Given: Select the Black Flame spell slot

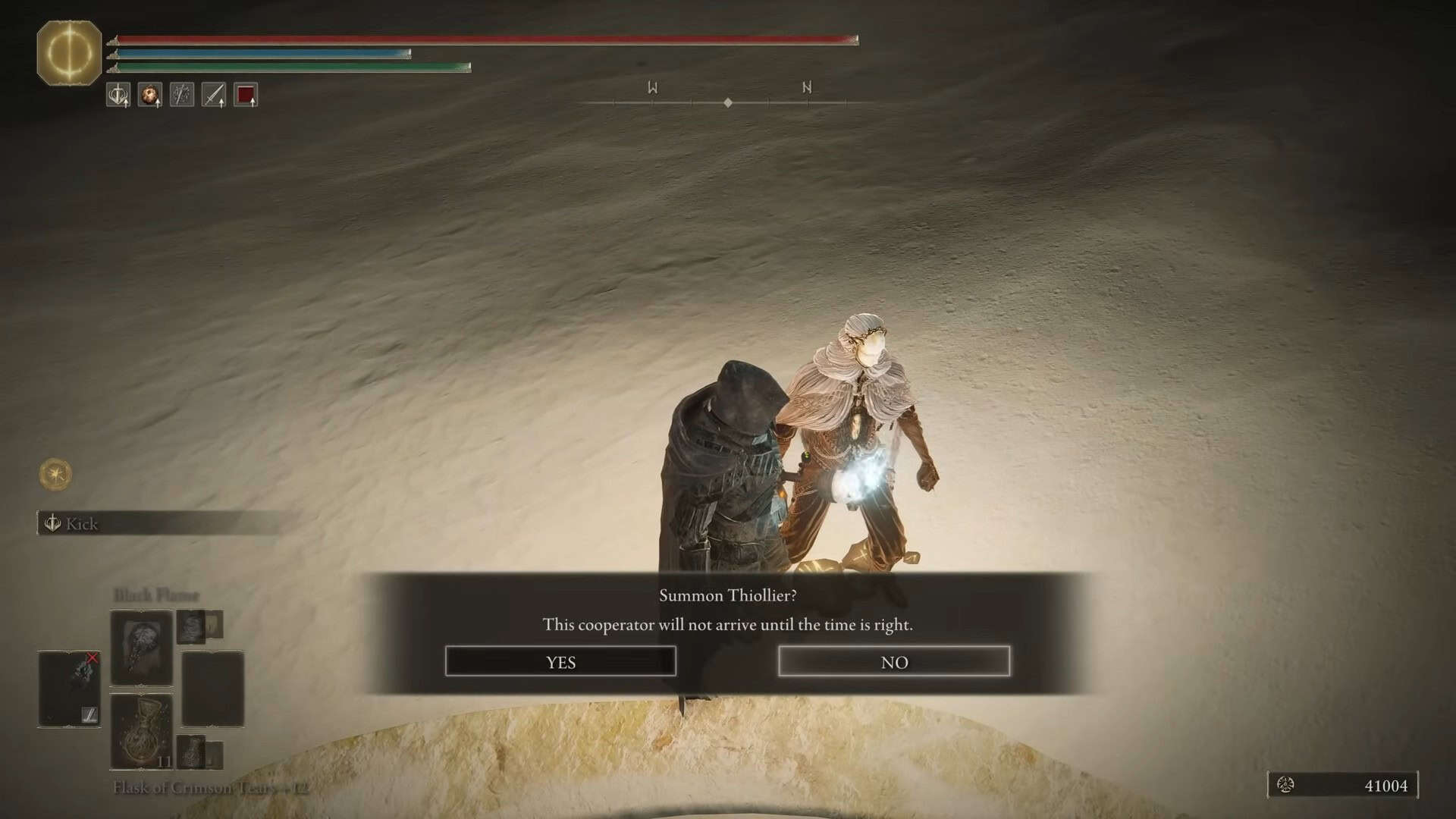Looking at the screenshot, I should point(141,648).
